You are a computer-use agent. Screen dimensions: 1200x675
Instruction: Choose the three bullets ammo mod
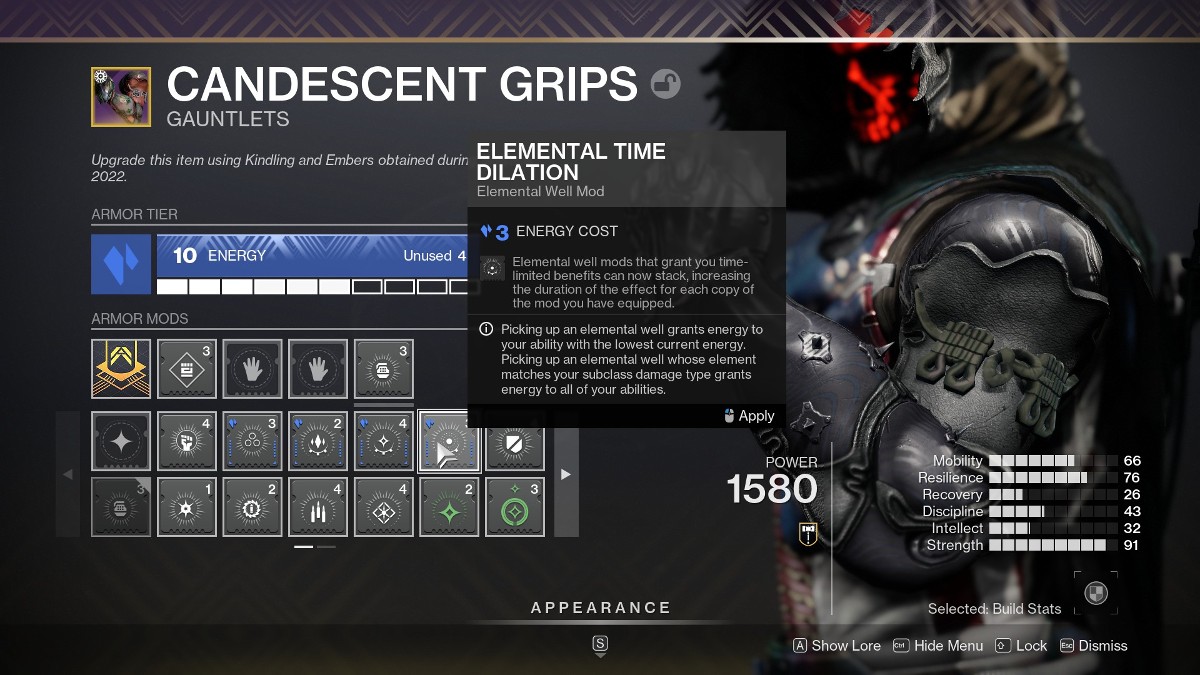pyautogui.click(x=318, y=507)
